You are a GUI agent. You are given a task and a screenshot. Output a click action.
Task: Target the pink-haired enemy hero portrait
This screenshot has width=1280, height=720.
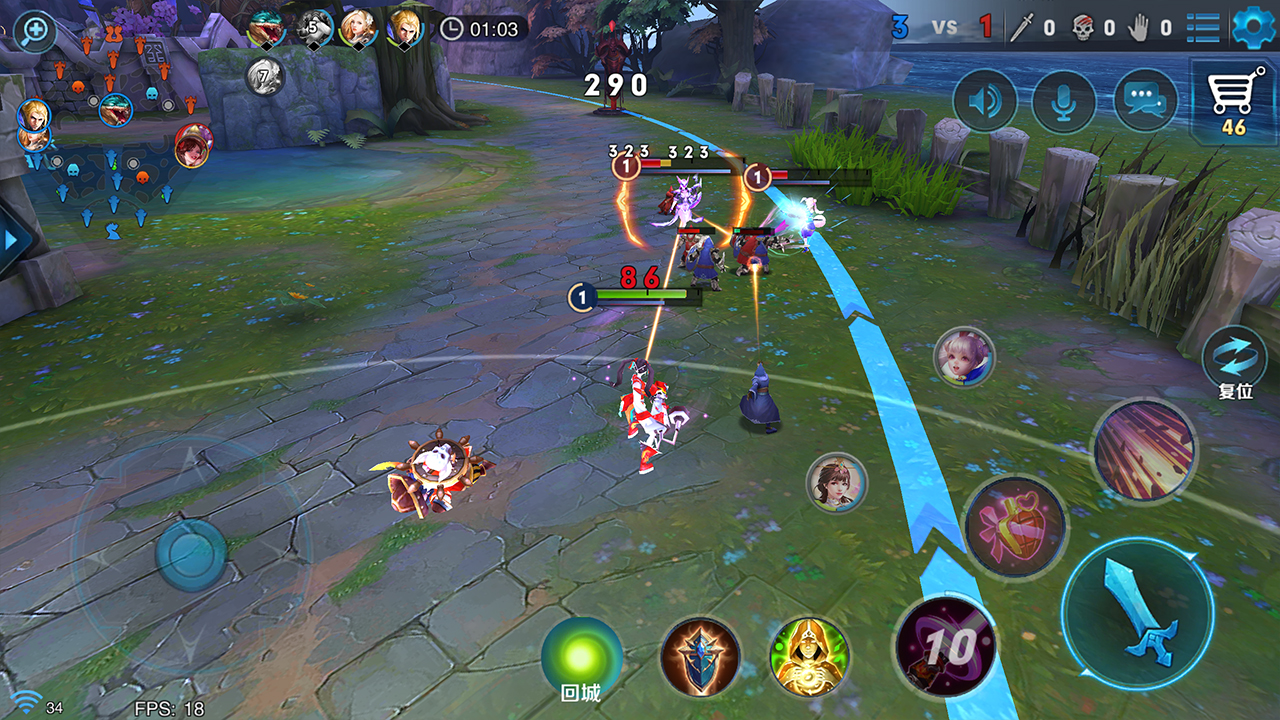click(x=964, y=357)
